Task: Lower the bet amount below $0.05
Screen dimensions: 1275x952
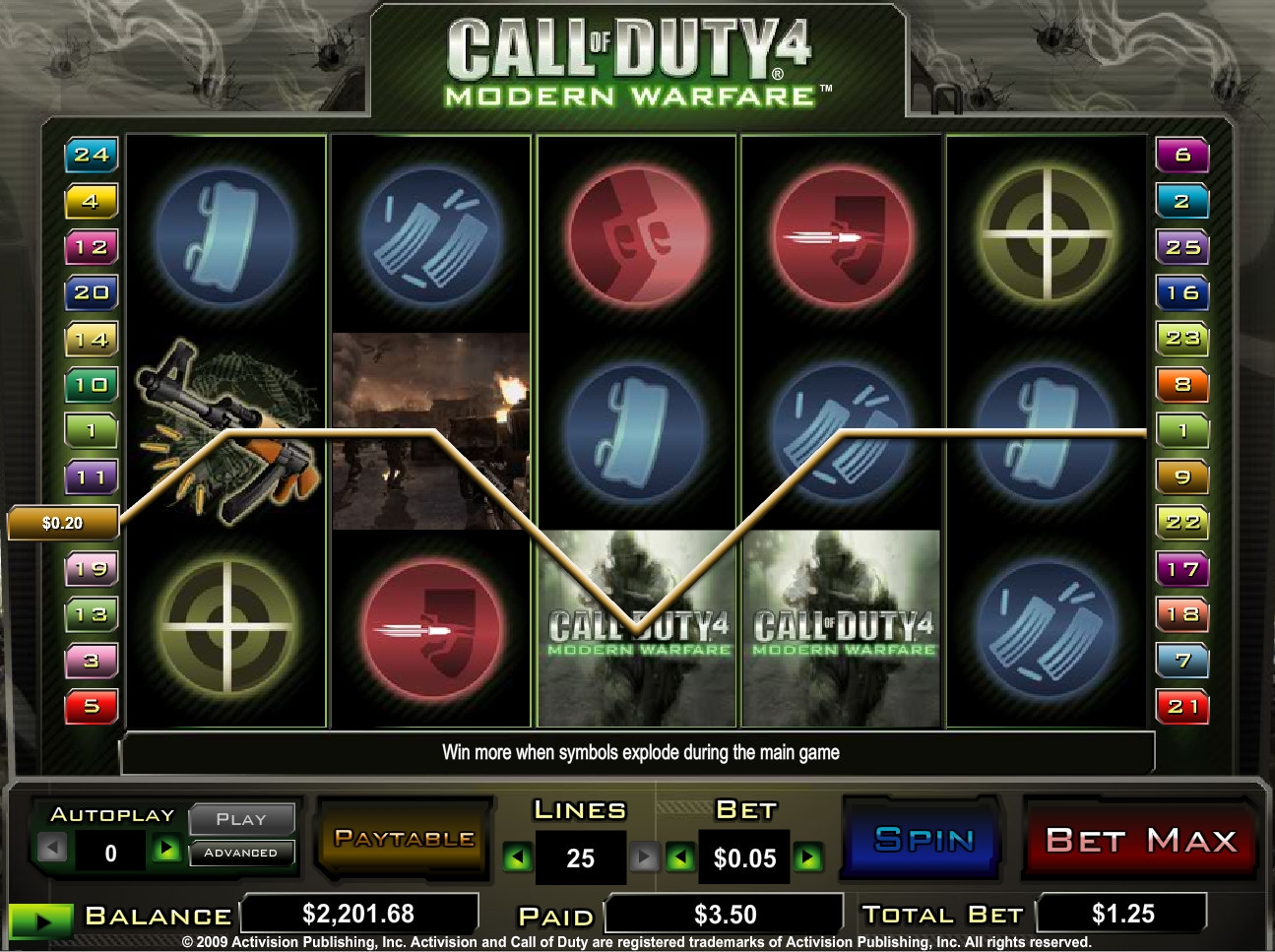Action: (680, 858)
